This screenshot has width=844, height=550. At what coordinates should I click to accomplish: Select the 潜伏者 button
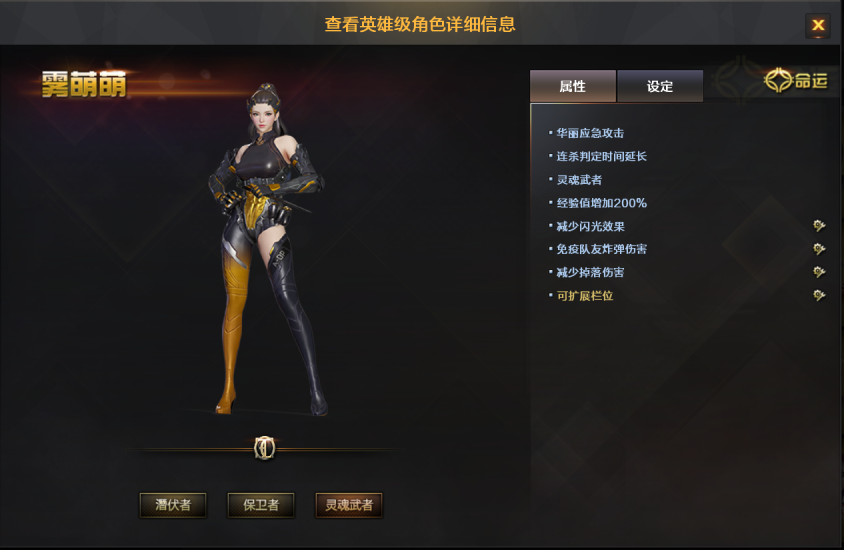click(x=173, y=505)
